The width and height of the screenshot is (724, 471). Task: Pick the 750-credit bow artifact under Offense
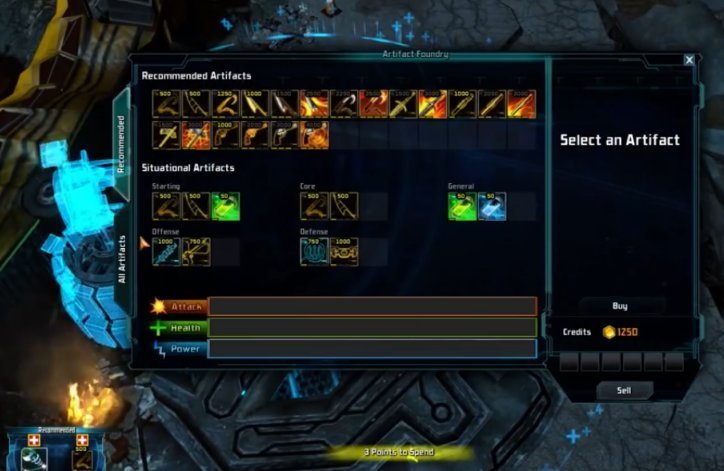(x=195, y=251)
